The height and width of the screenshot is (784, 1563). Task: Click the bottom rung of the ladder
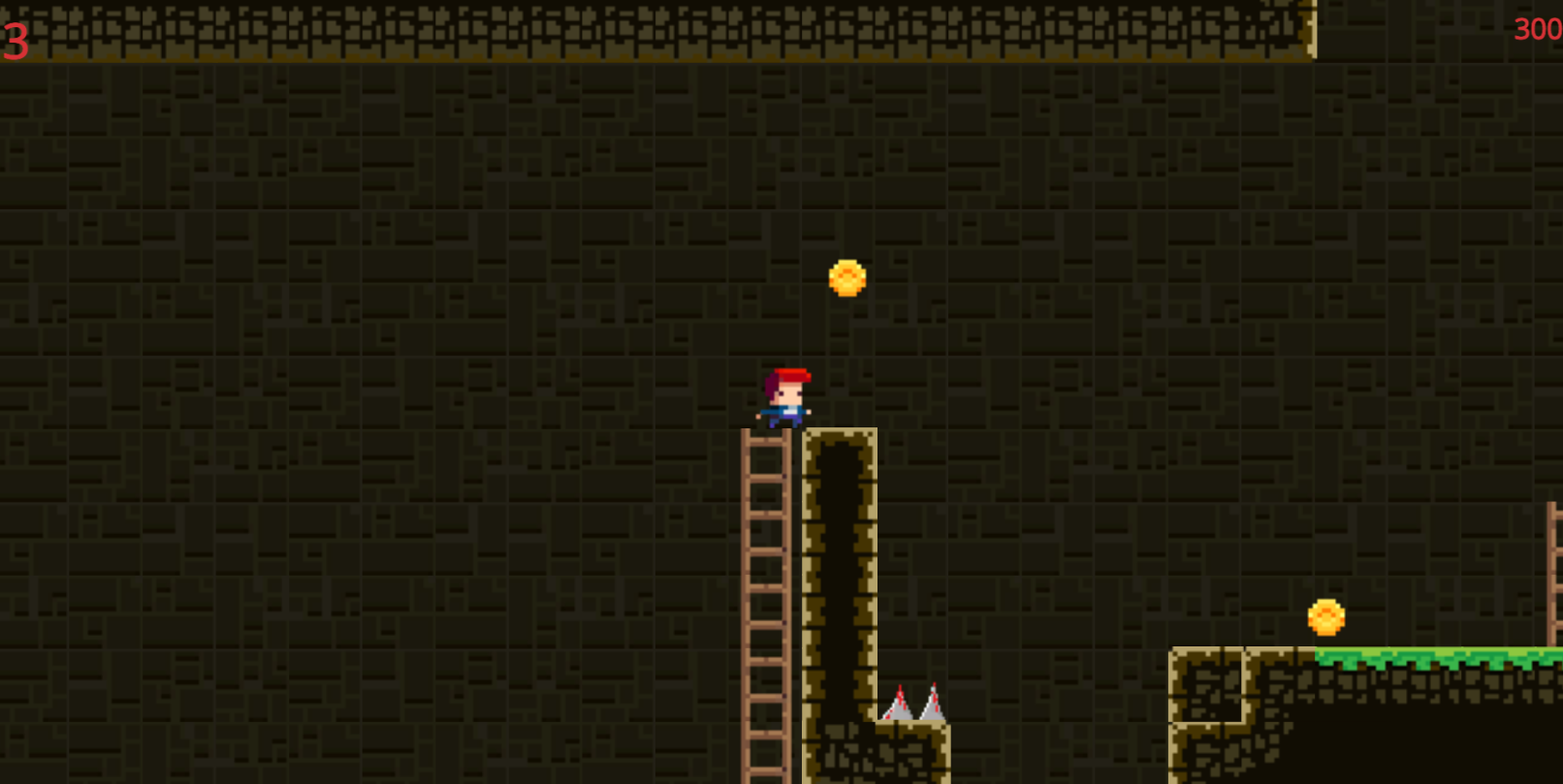[x=765, y=770]
